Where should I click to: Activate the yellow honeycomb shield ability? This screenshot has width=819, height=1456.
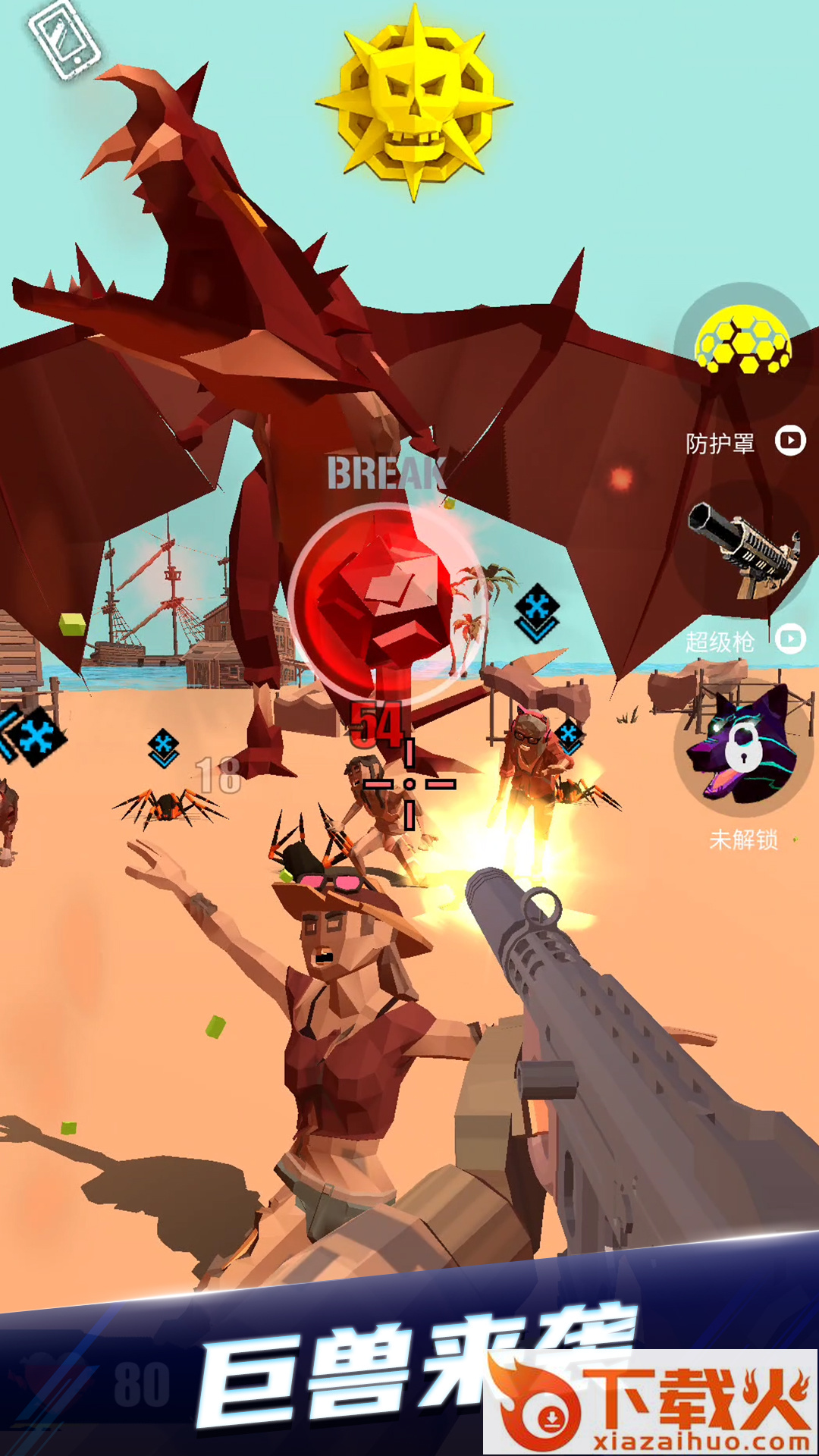click(x=743, y=341)
